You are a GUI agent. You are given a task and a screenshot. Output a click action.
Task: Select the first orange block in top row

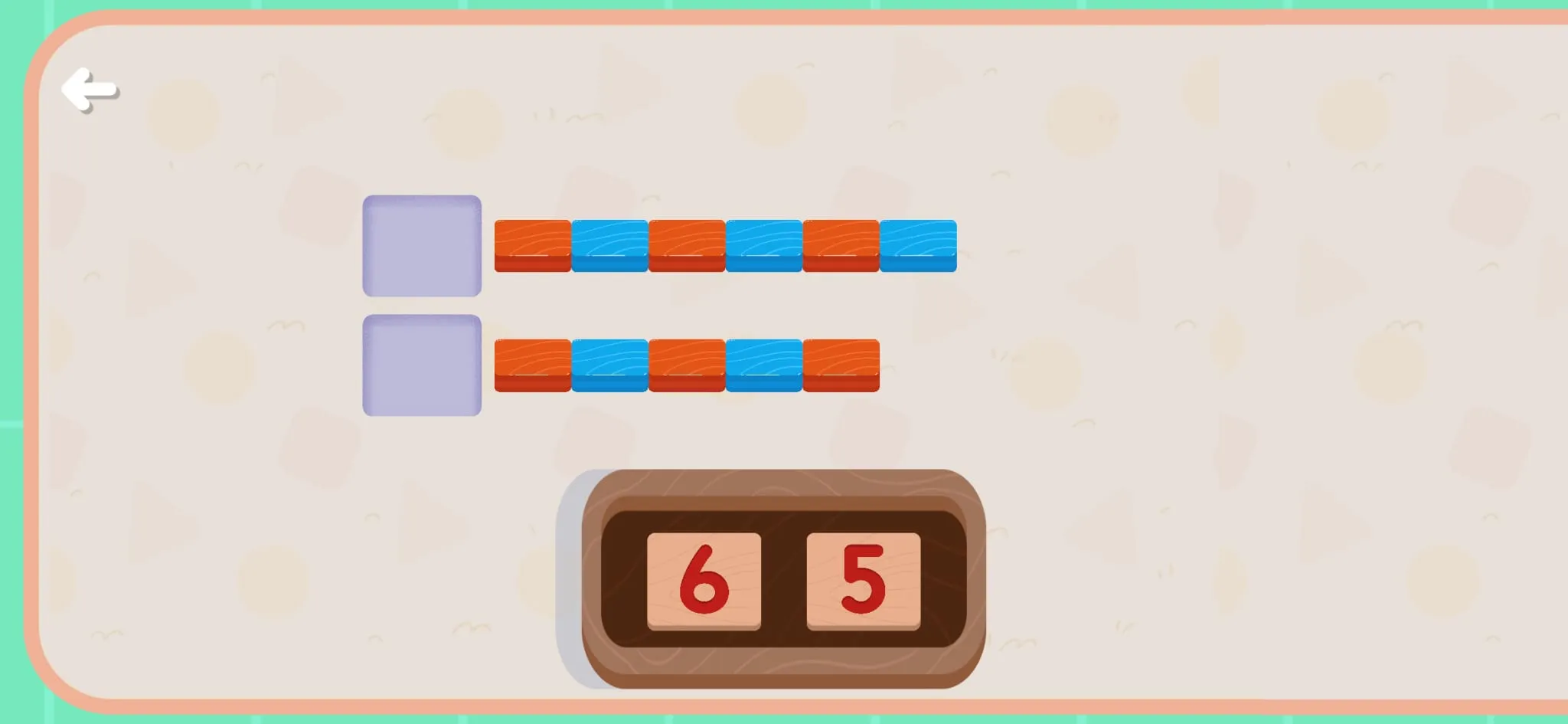532,244
